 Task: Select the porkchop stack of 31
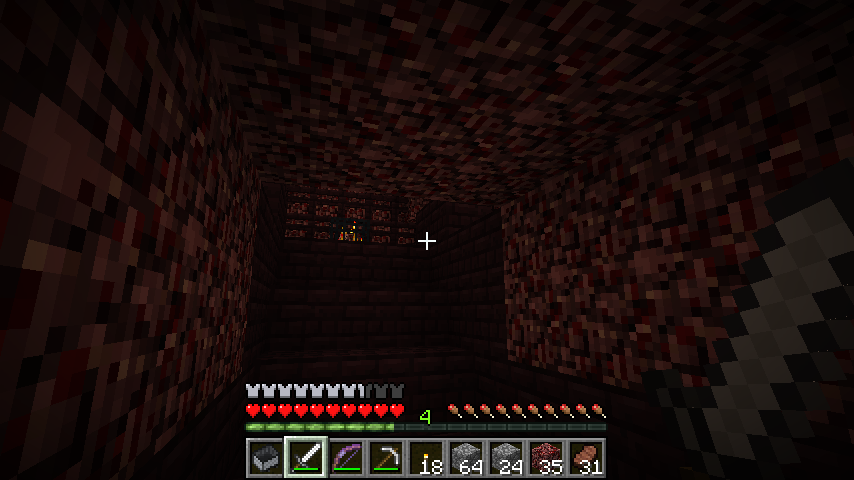click(x=585, y=458)
